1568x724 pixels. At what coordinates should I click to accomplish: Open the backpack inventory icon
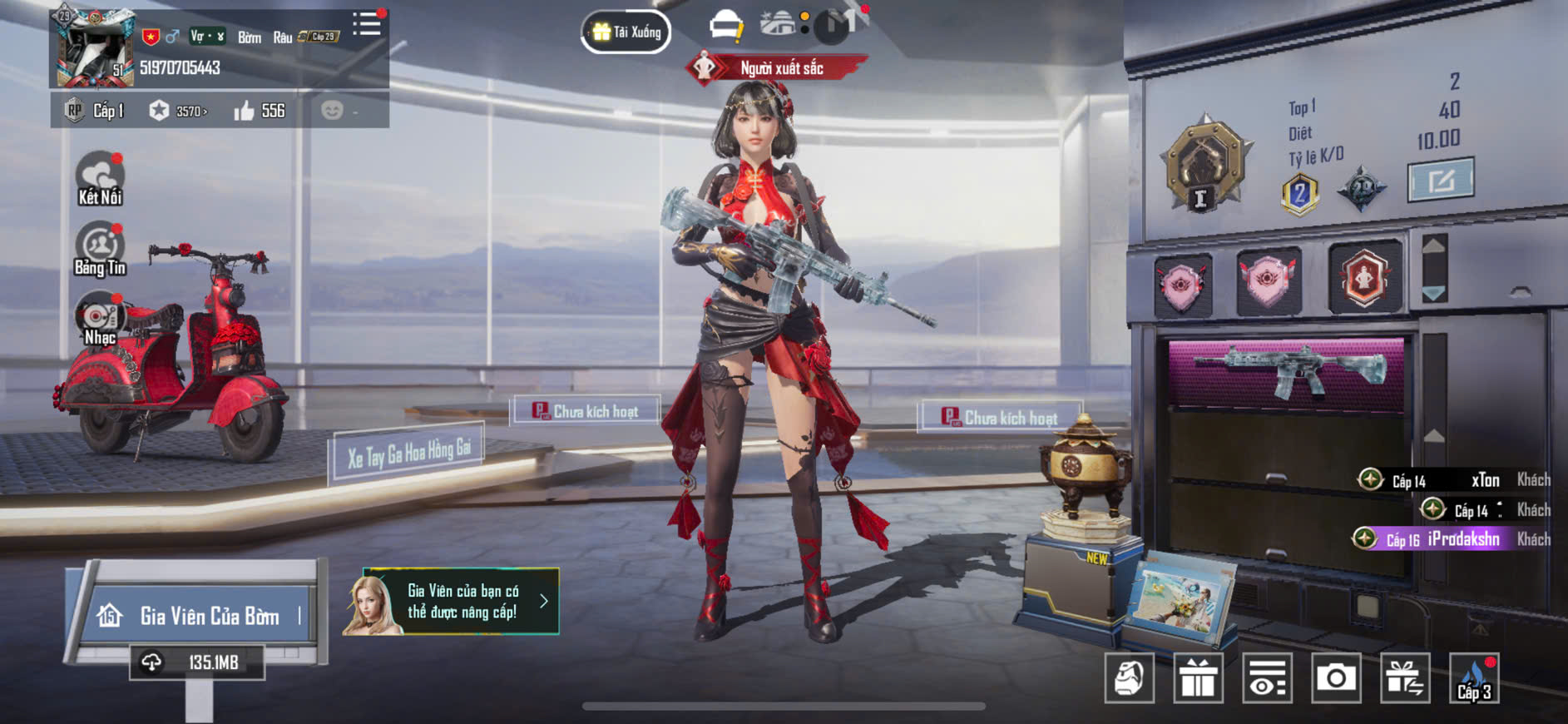(x=1129, y=679)
